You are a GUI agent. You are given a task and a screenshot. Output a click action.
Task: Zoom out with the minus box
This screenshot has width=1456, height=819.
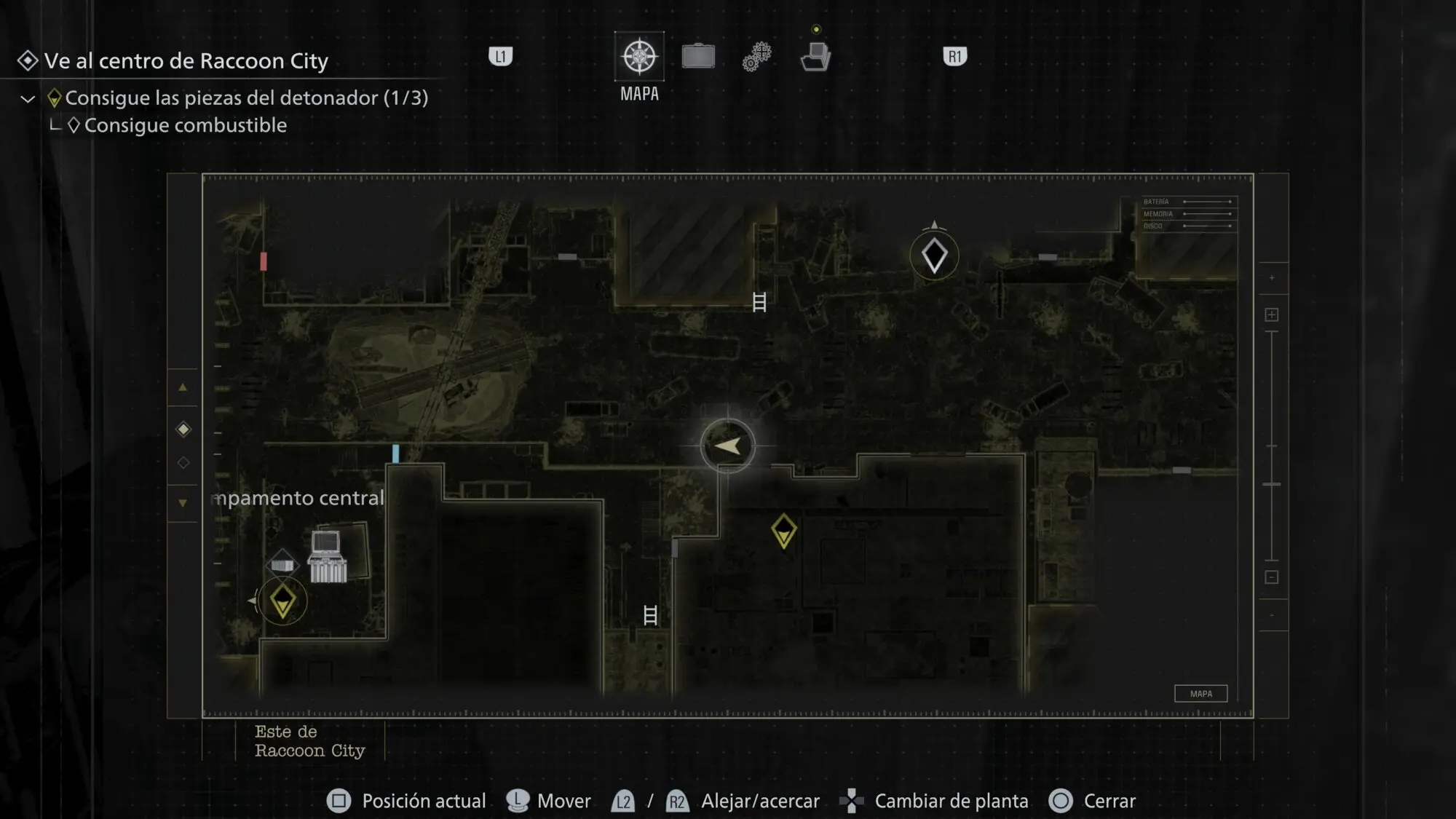click(1271, 577)
